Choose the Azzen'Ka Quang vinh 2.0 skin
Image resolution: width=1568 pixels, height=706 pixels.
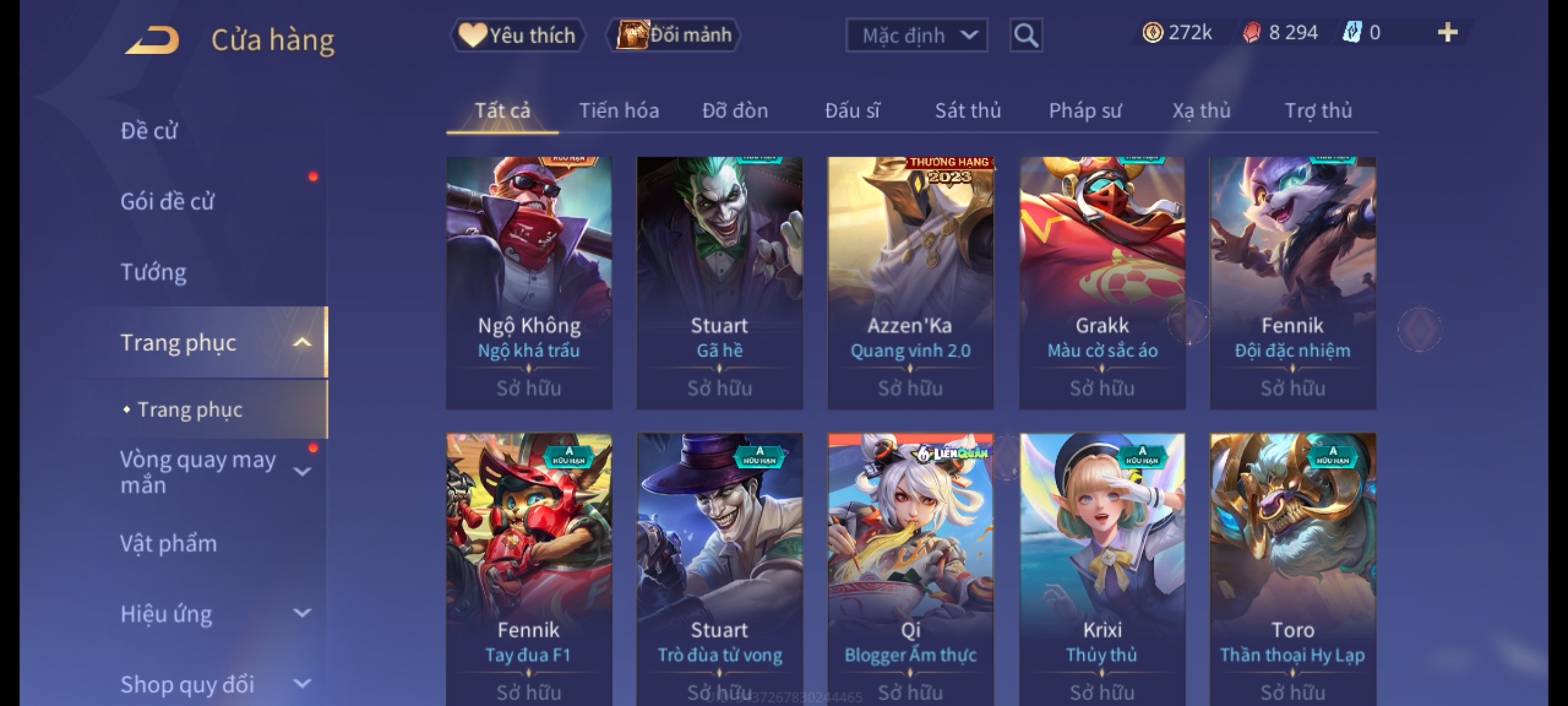click(x=910, y=282)
